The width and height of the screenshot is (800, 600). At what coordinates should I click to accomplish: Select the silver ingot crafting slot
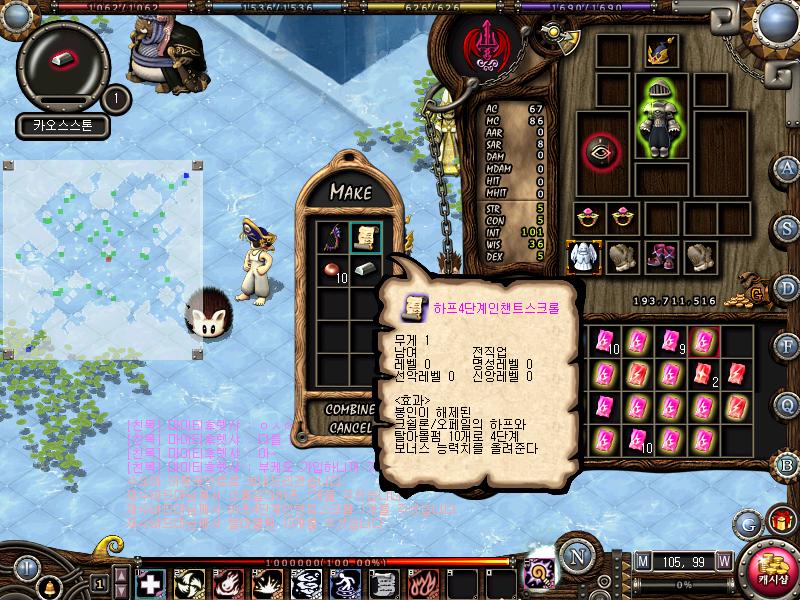click(365, 270)
